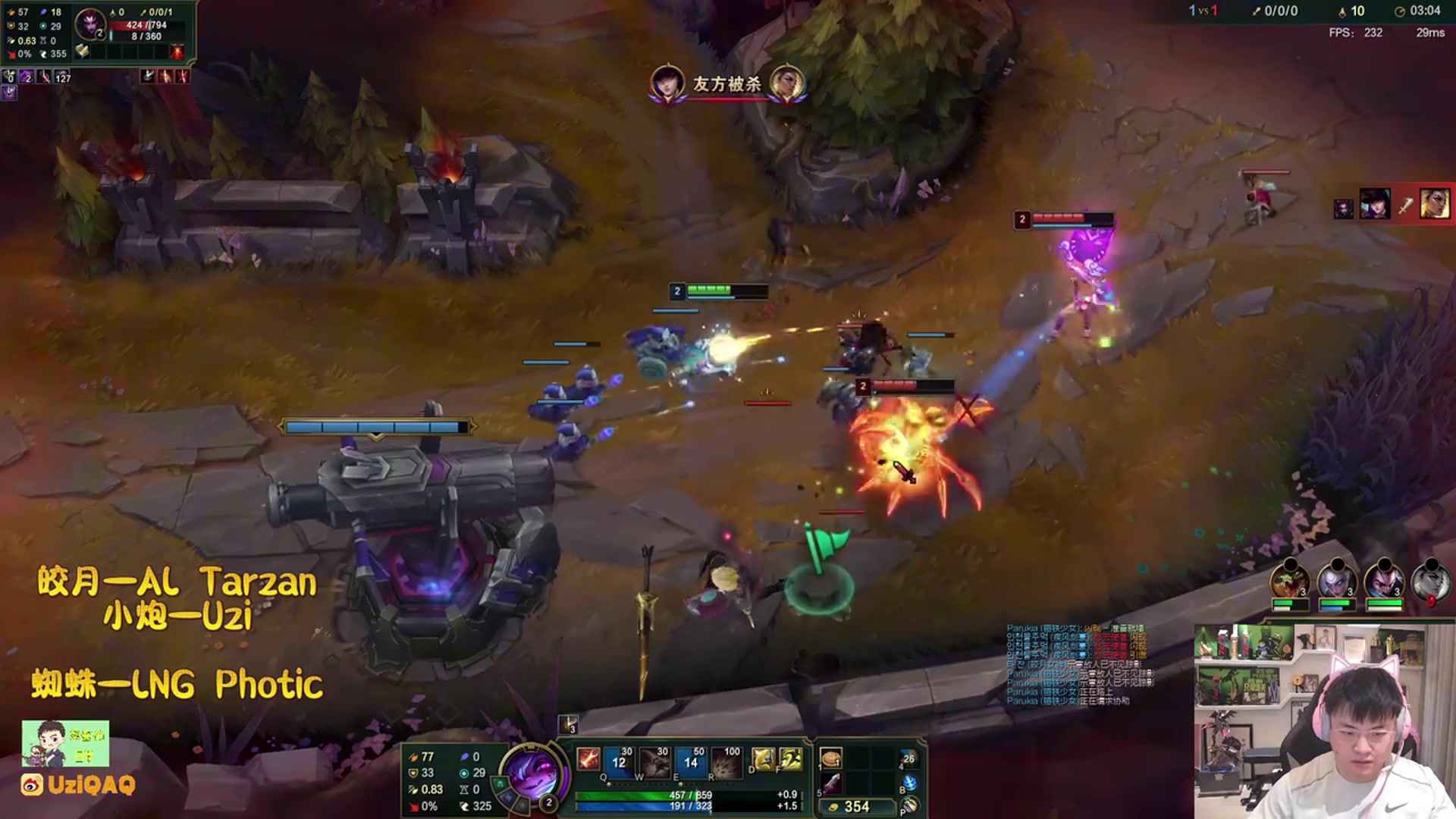Activate the trinket showing 26
The height and width of the screenshot is (819, 1456).
point(908,759)
